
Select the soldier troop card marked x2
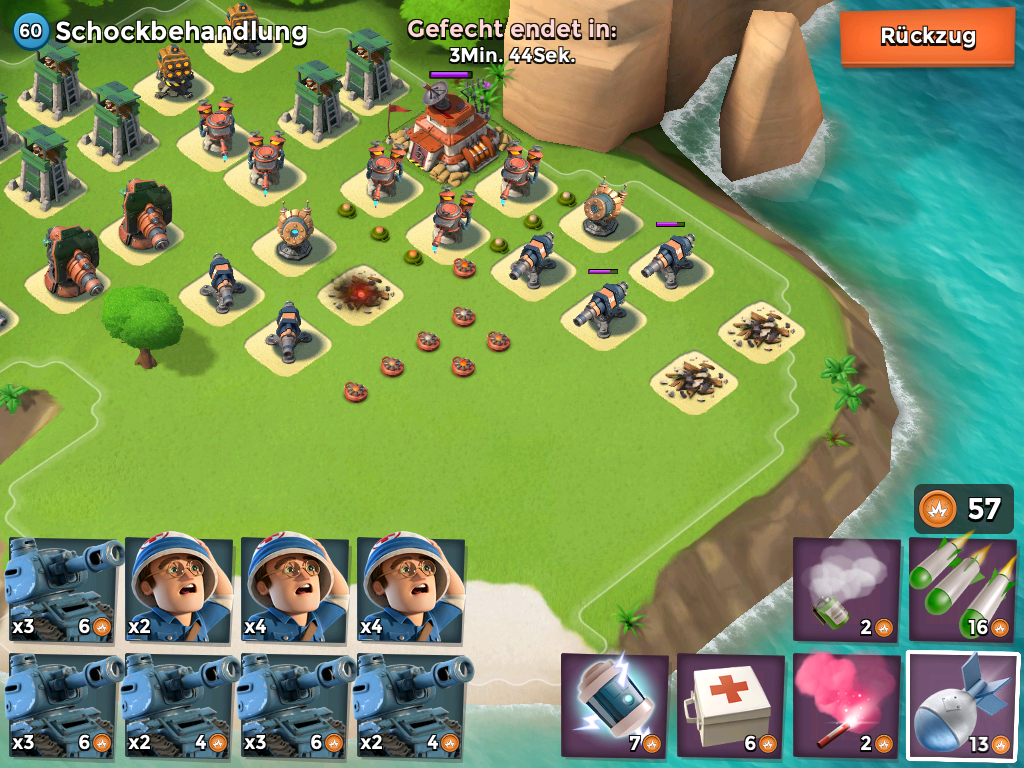[179, 590]
